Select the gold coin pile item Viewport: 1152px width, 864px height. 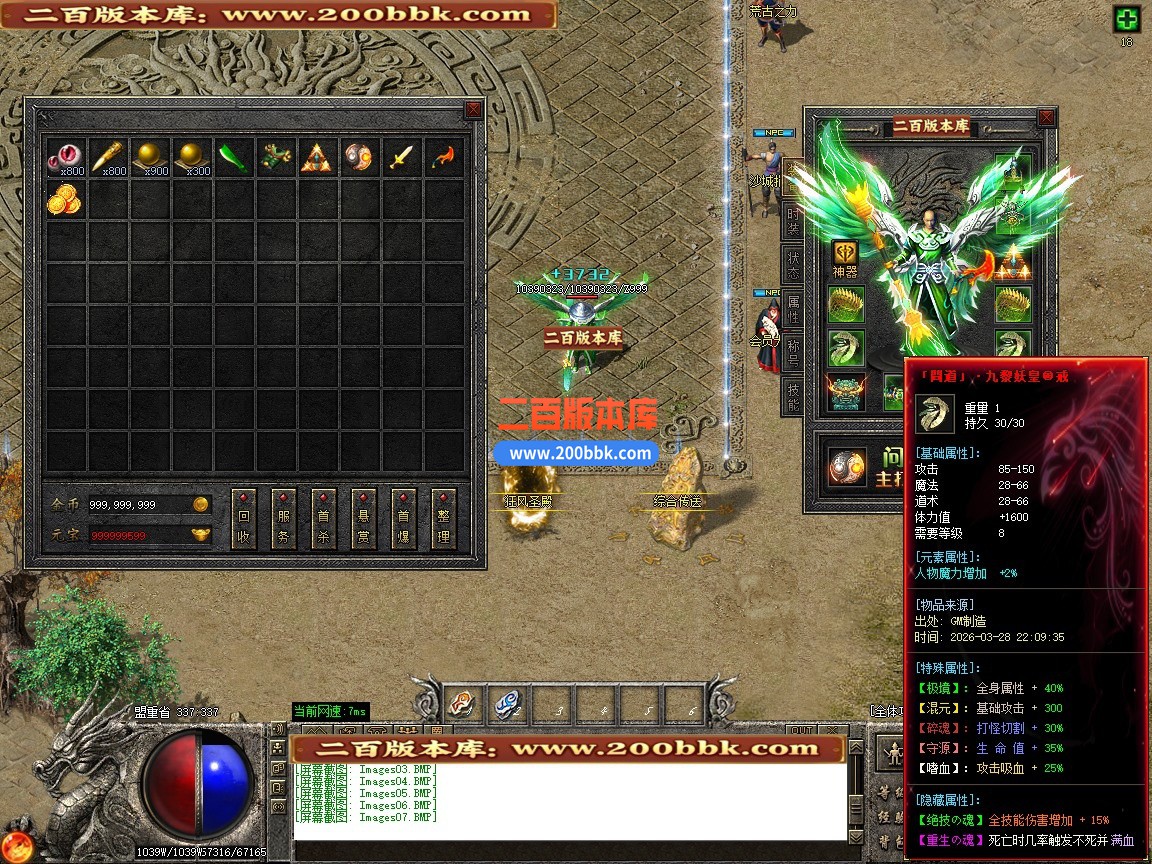point(64,200)
